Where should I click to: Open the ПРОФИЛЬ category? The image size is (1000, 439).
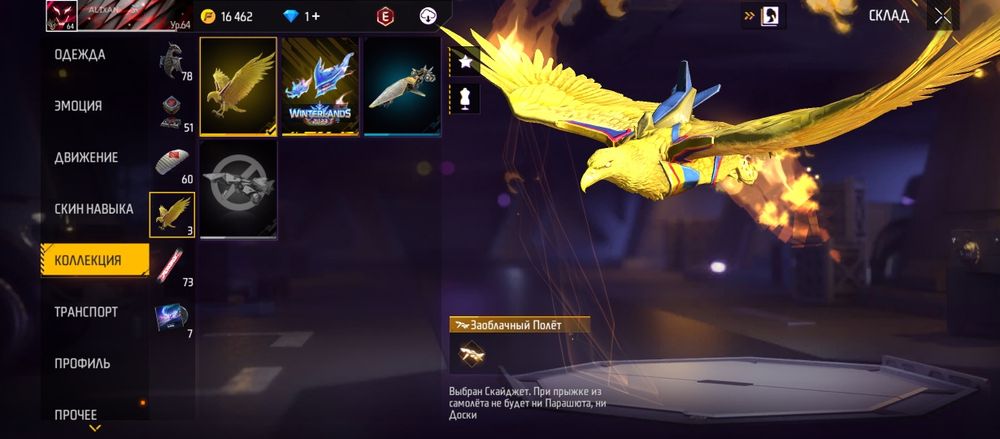tap(82, 363)
